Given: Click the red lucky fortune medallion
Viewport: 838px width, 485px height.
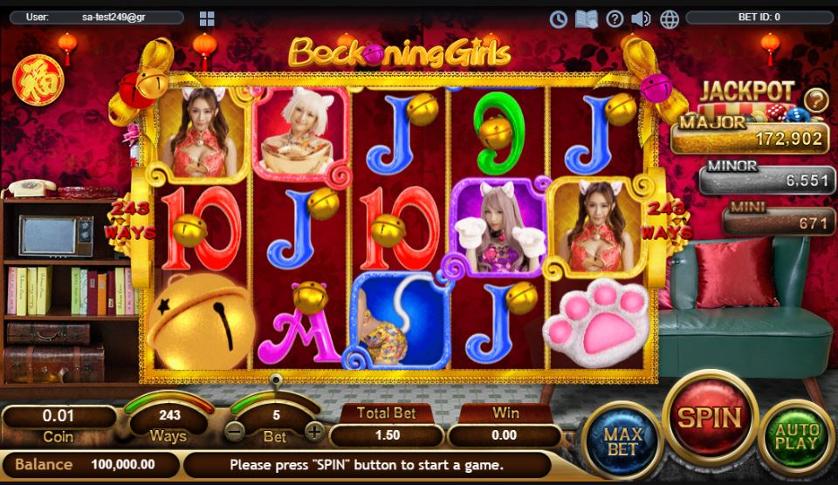Looking at the screenshot, I should pyautogui.click(x=37, y=78).
